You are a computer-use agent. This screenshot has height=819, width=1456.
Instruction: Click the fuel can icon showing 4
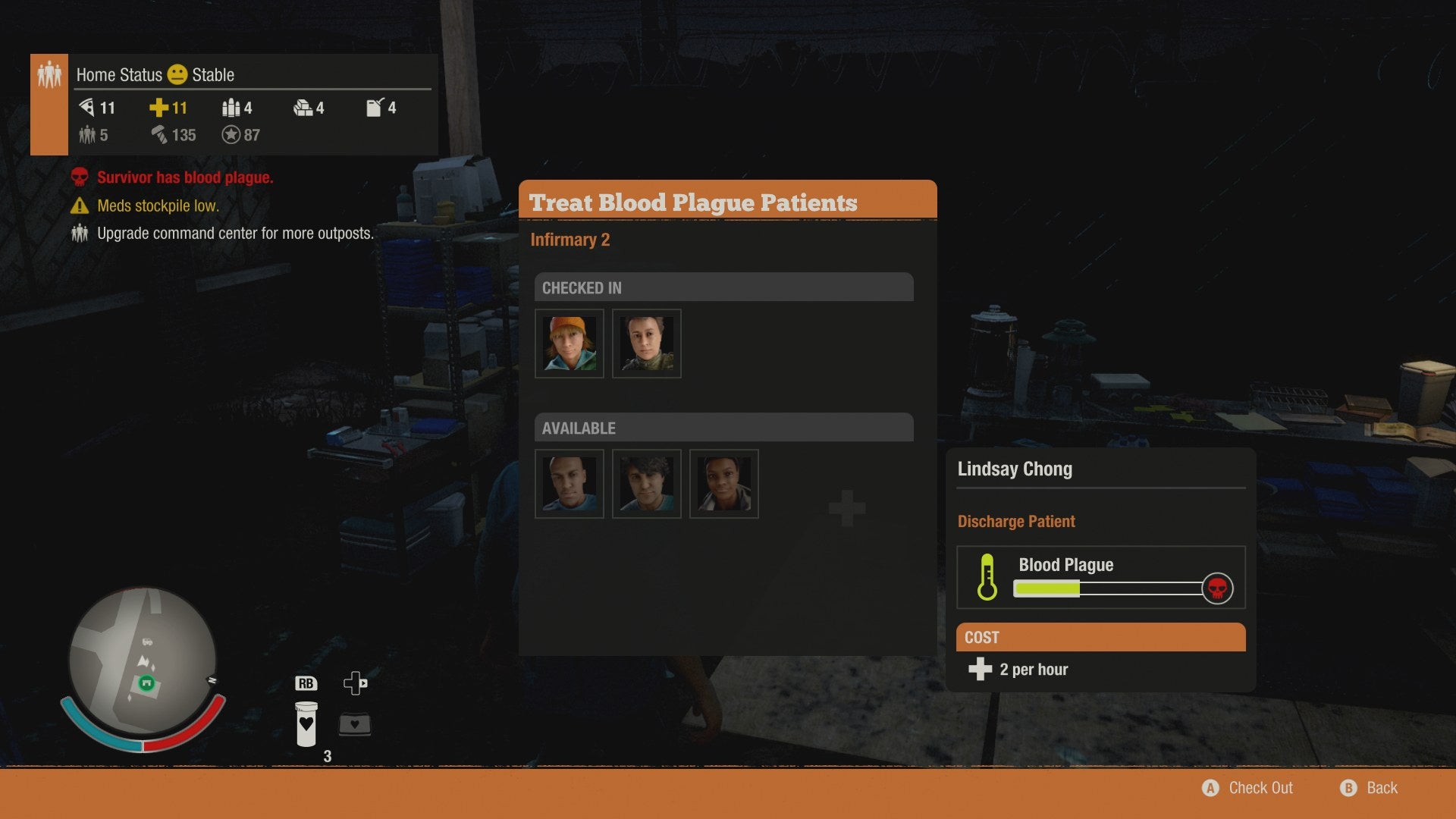click(373, 108)
